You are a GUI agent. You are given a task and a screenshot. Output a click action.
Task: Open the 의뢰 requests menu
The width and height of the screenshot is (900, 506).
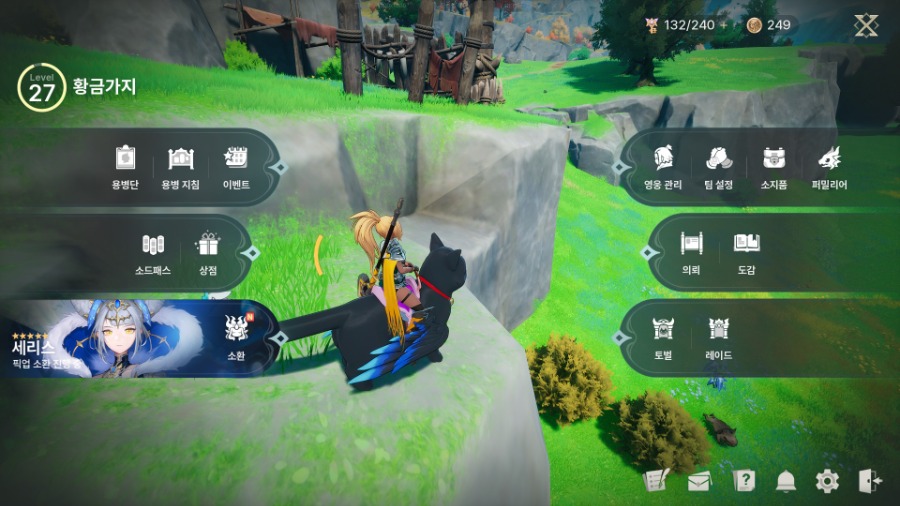tap(691, 250)
